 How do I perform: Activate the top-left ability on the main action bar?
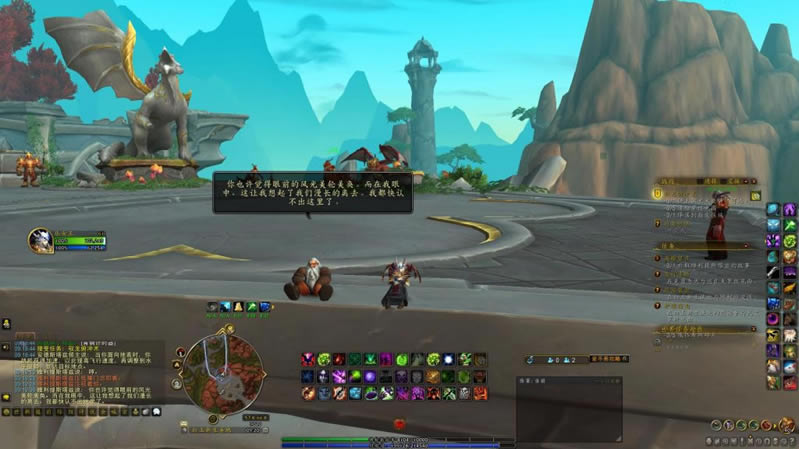(x=308, y=359)
